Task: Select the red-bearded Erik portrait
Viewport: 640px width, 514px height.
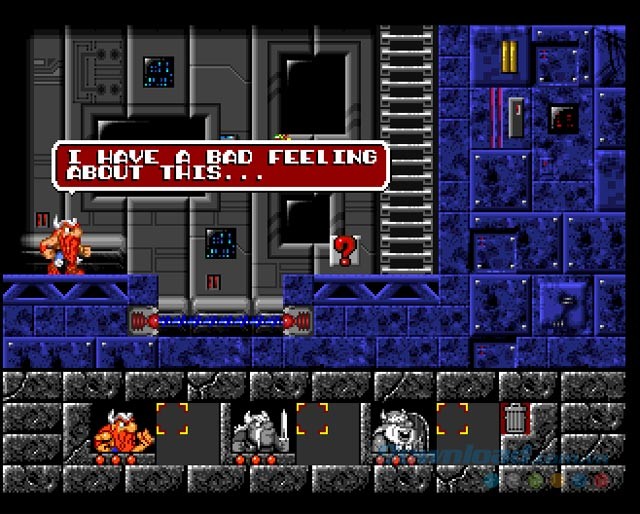Action: [x=121, y=431]
